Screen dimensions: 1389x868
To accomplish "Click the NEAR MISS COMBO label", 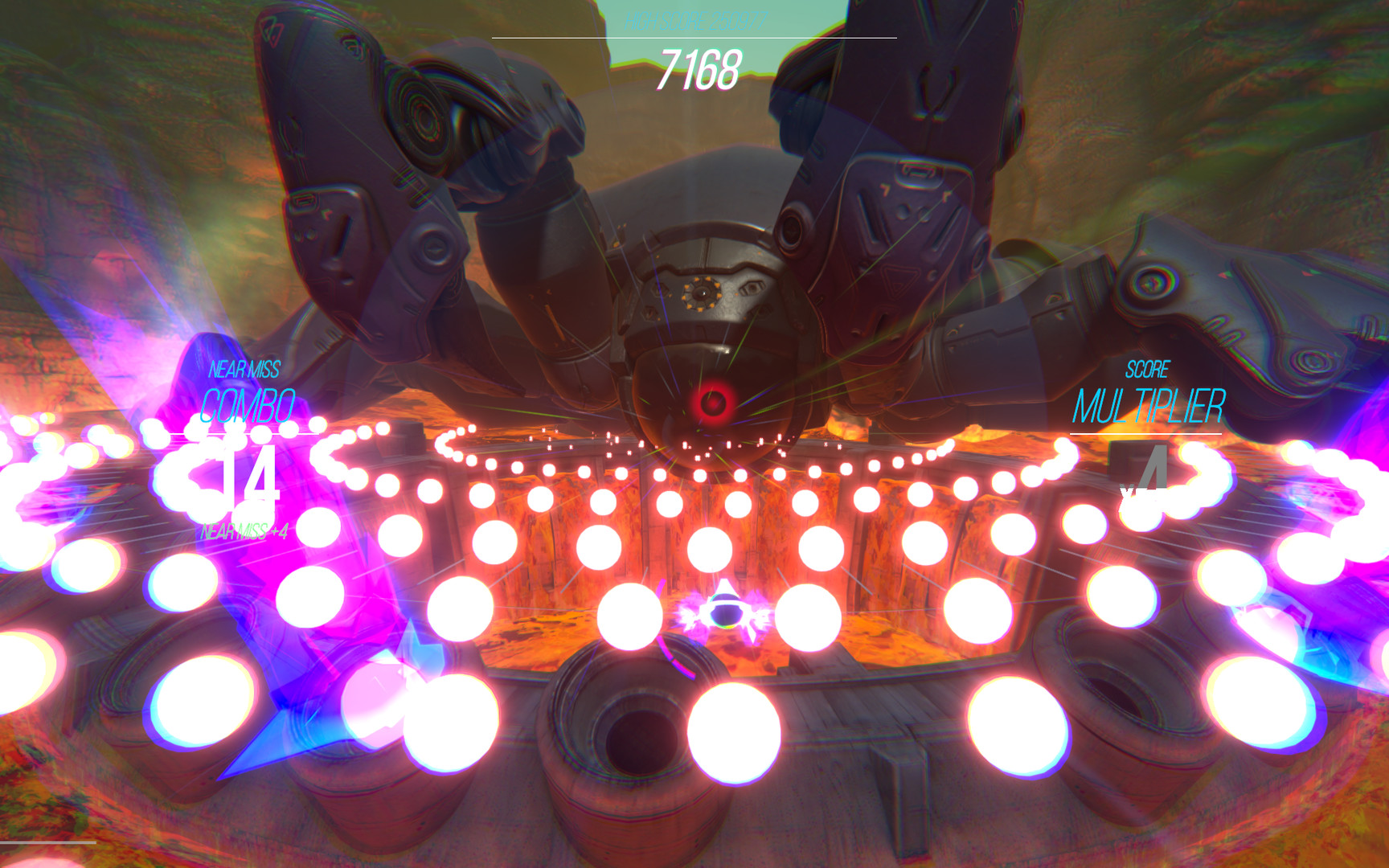I will pos(245,386).
